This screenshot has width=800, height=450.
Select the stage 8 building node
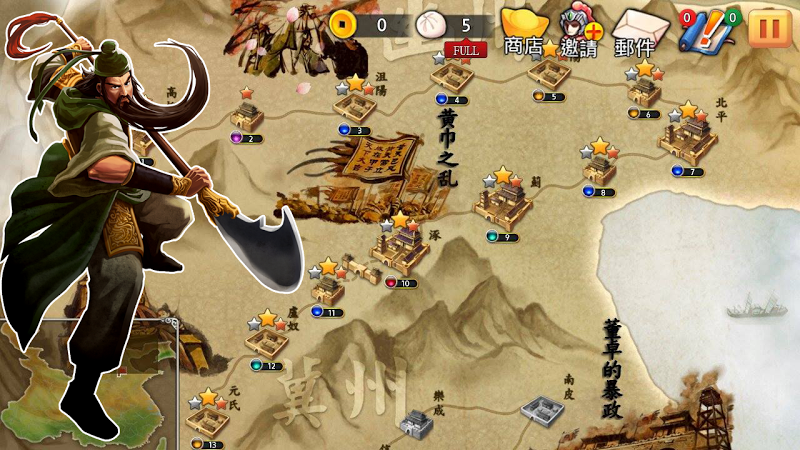(x=599, y=168)
